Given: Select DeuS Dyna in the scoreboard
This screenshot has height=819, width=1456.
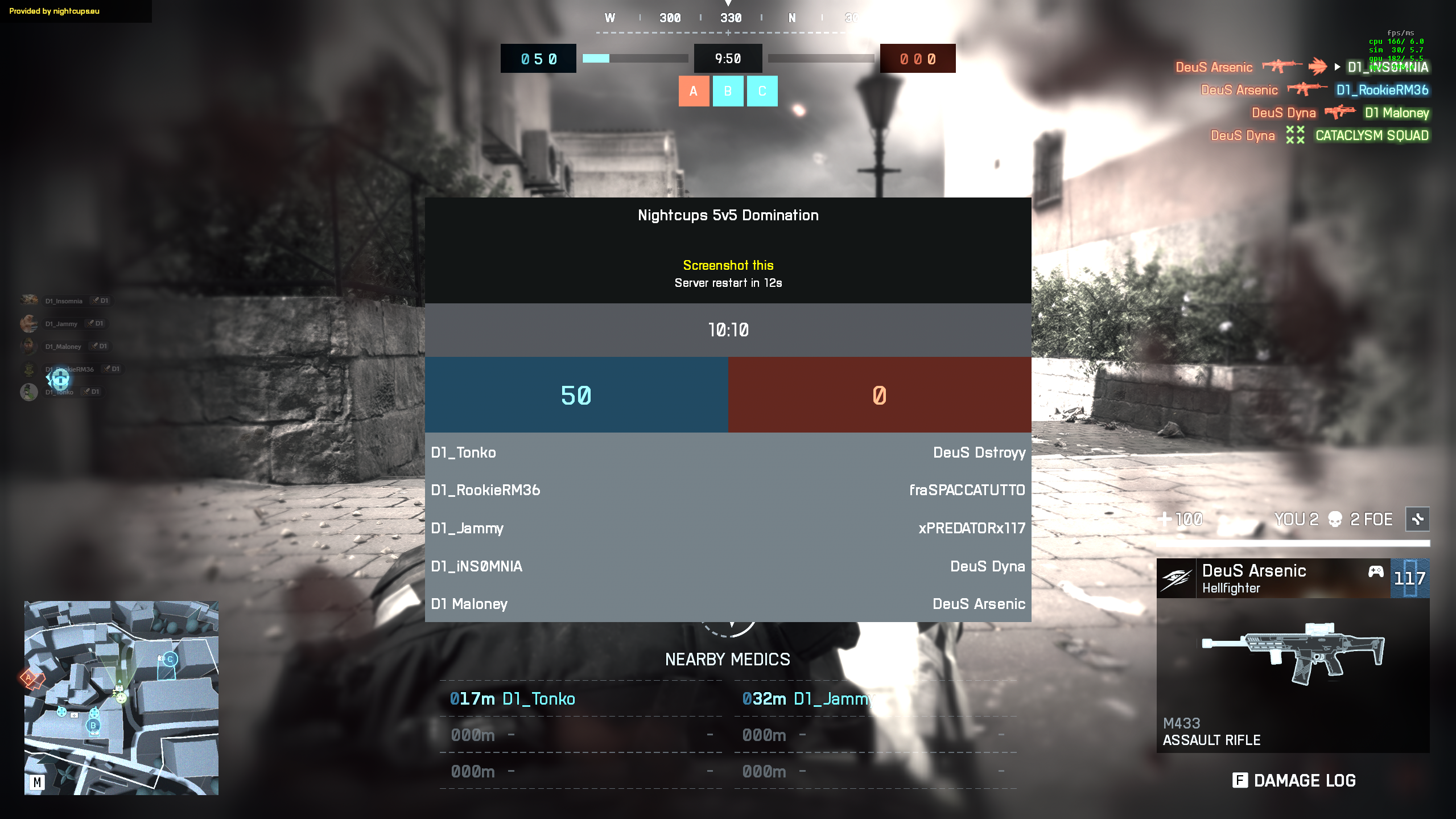Looking at the screenshot, I should pyautogui.click(x=987, y=566).
